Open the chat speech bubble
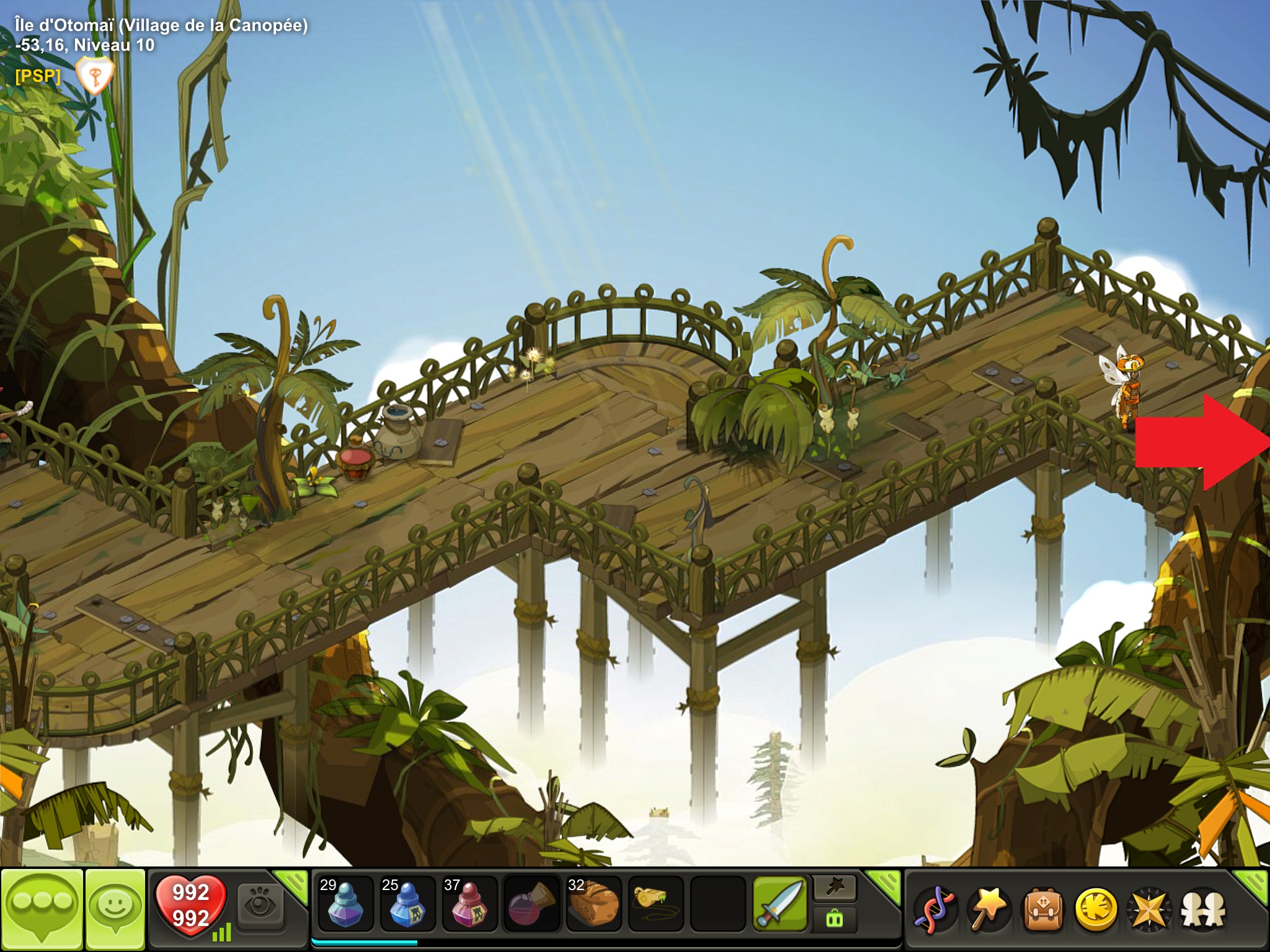The image size is (1270, 952). (x=42, y=907)
